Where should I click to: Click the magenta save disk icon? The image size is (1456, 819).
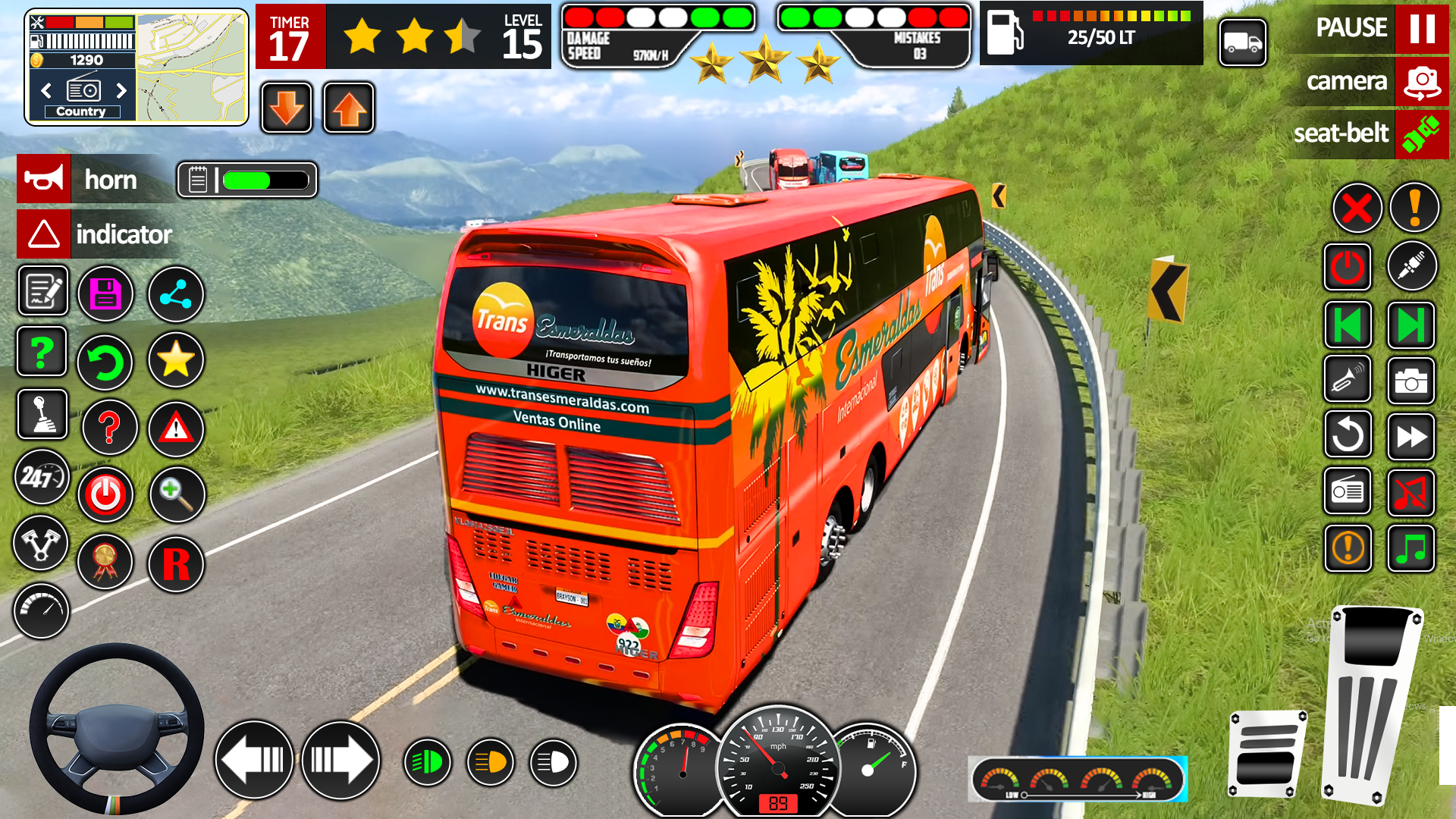click(106, 294)
